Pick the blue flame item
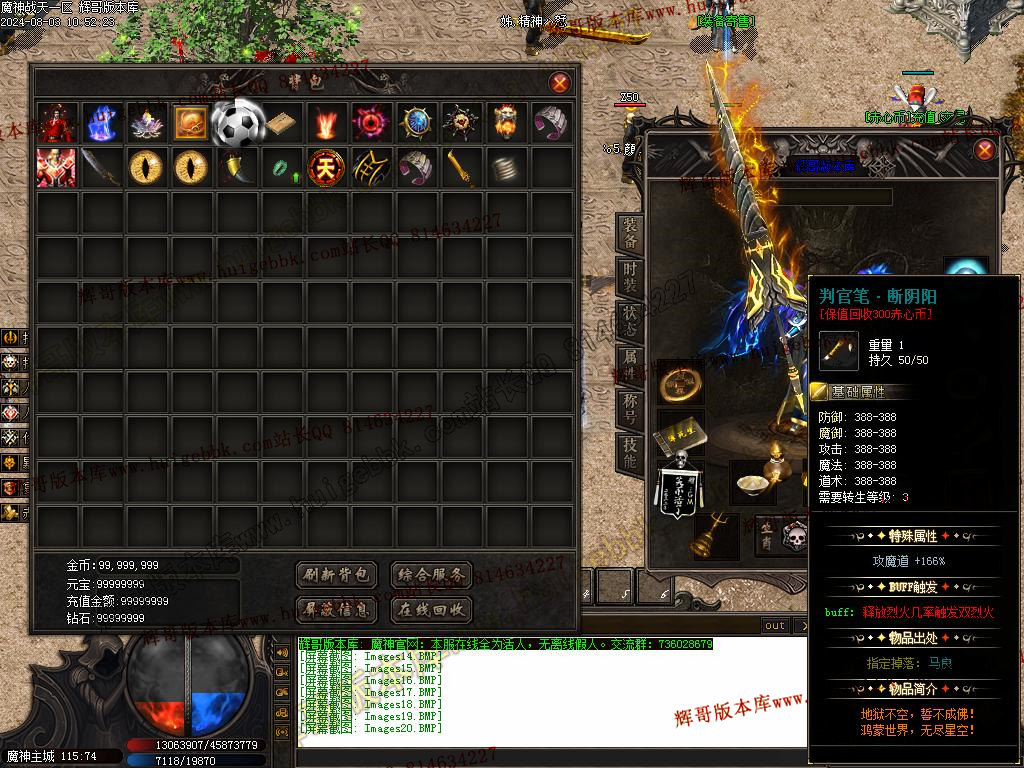Screen dimensions: 1024x768 [x=101, y=122]
